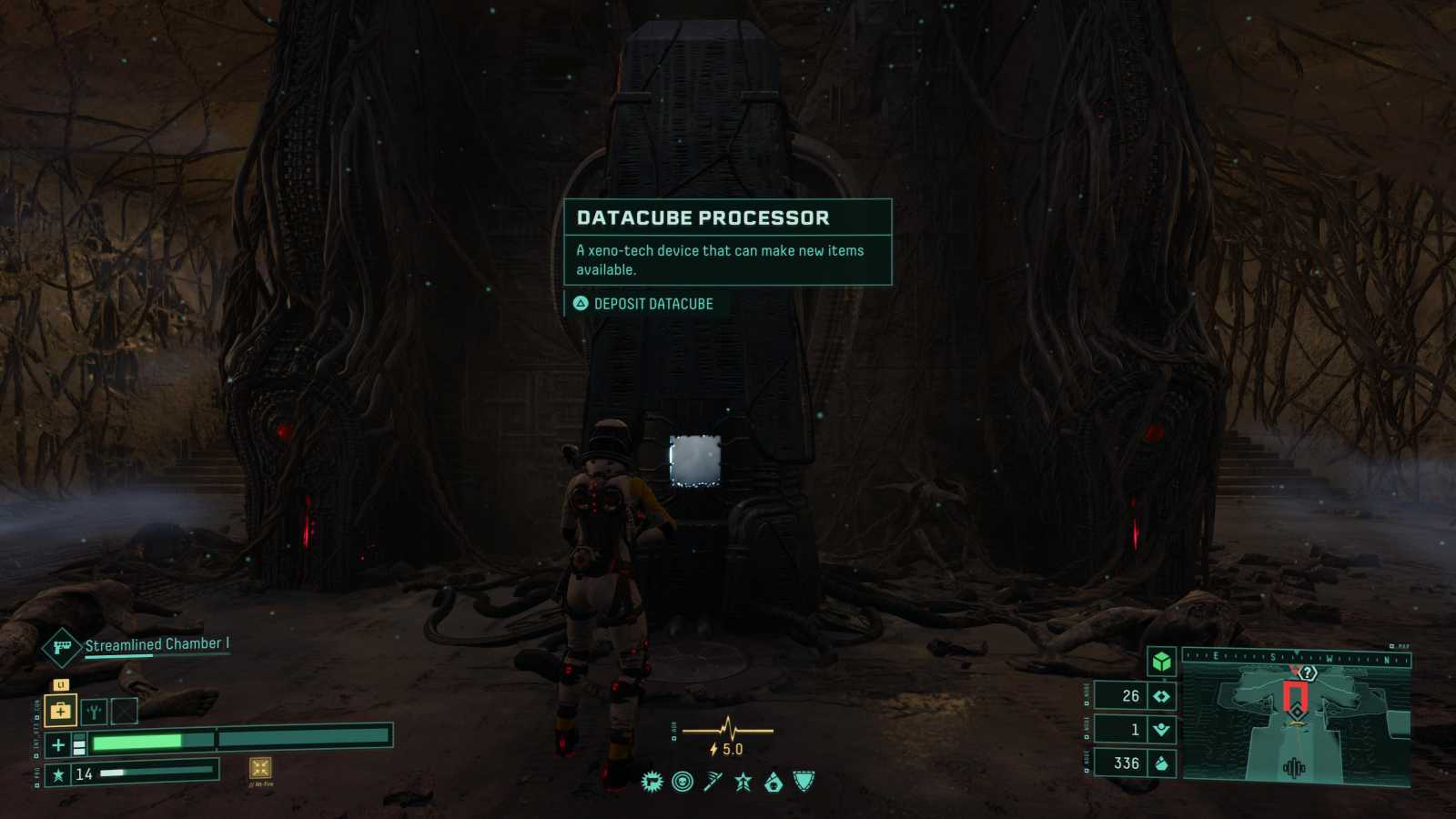The width and height of the screenshot is (1456, 819).
Task: Choose the fork-shaped consumable slot
Action: point(94,712)
